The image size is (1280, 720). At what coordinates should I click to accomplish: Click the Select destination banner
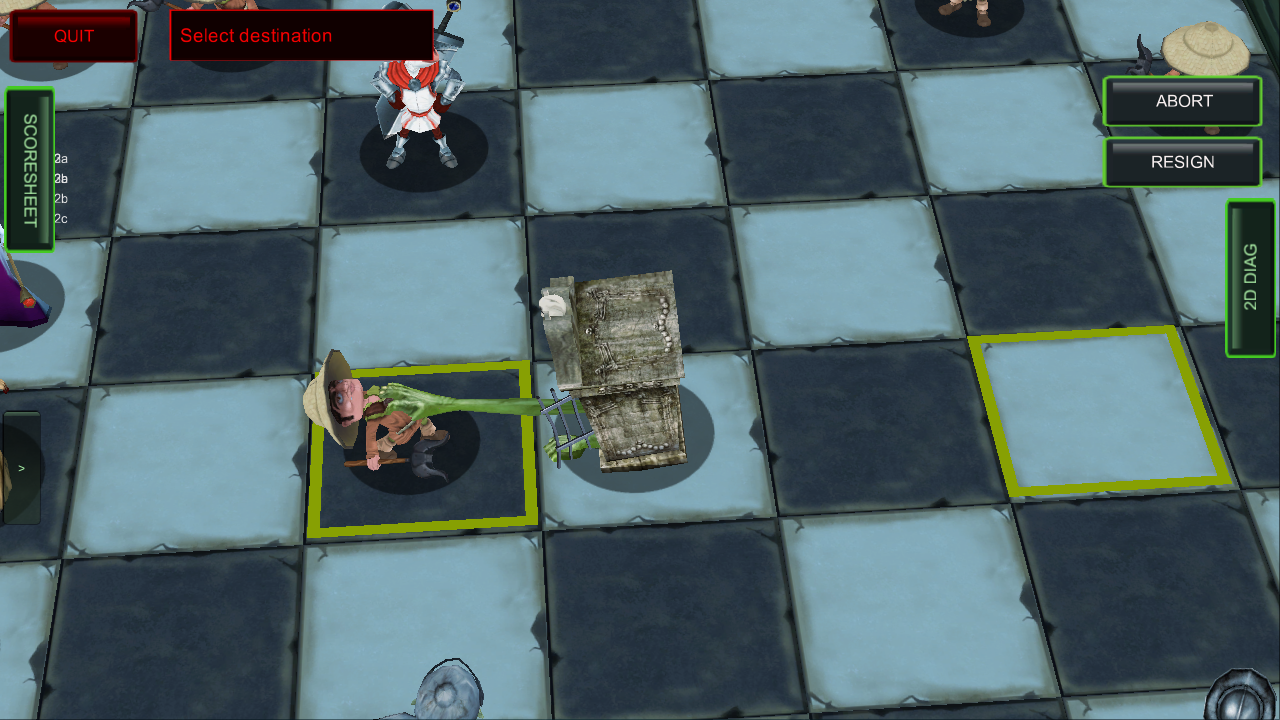(x=300, y=36)
